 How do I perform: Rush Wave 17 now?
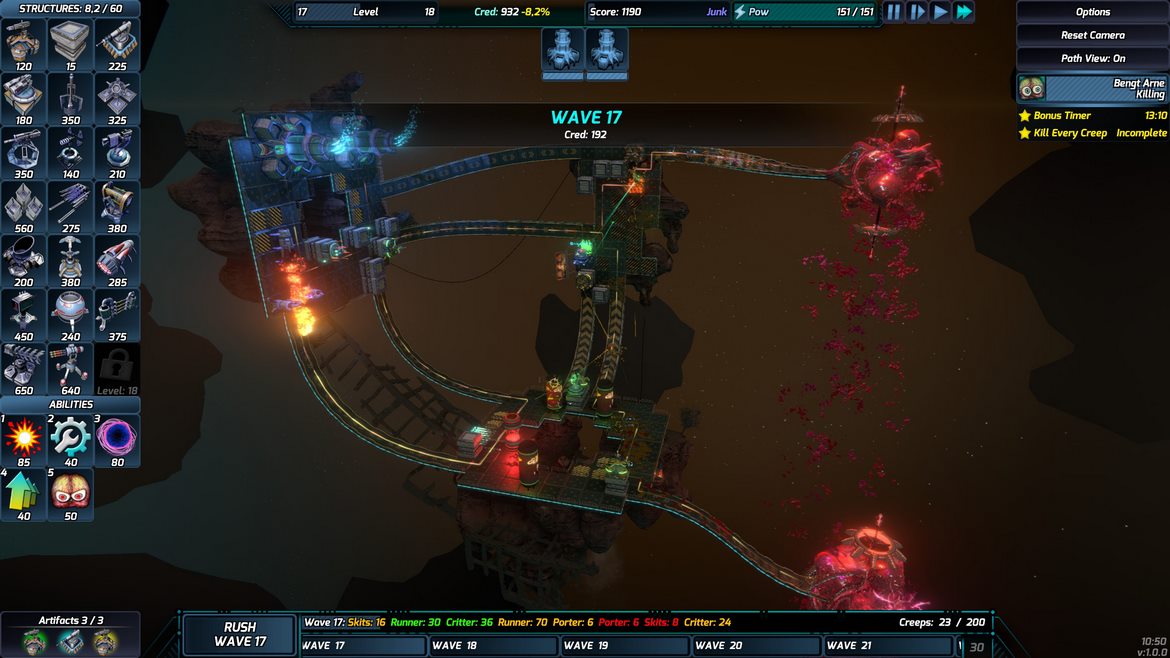coord(240,634)
